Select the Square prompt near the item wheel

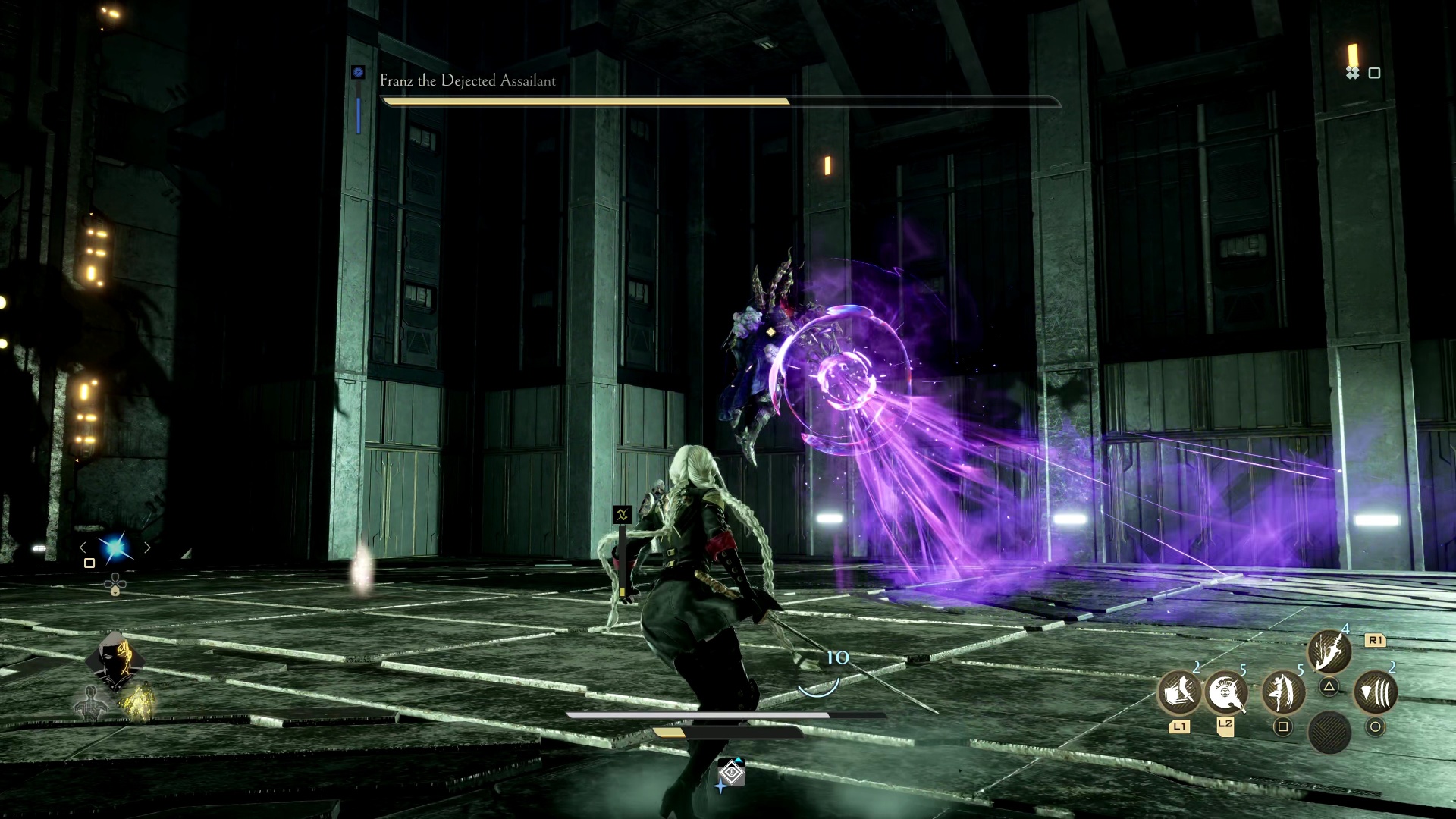[x=89, y=563]
